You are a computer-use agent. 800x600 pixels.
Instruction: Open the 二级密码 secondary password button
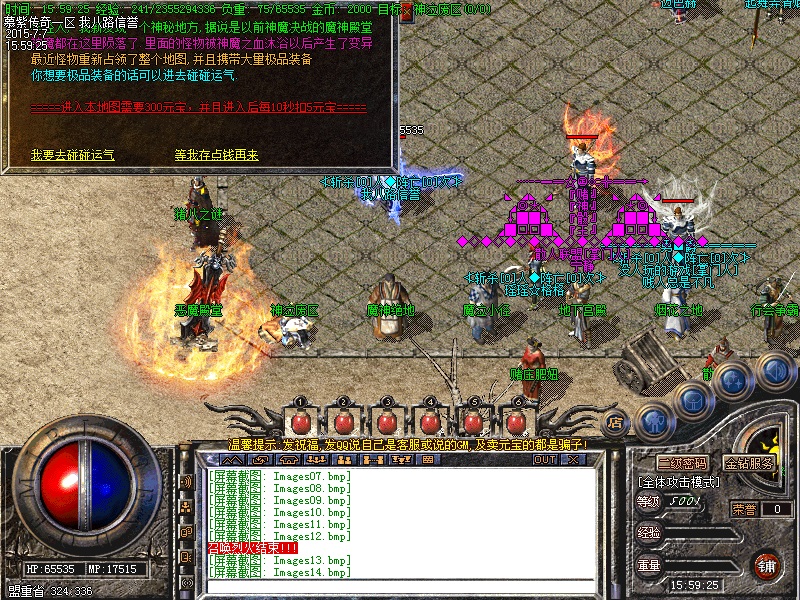(682, 463)
